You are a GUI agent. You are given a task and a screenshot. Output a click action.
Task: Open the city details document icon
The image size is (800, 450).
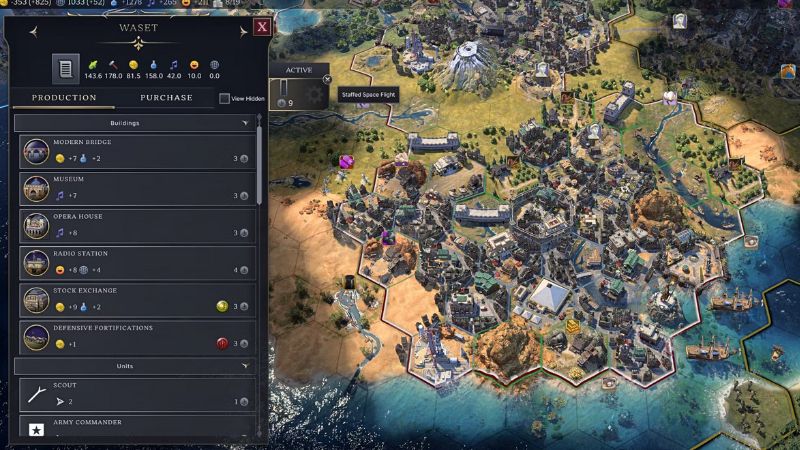(x=65, y=69)
